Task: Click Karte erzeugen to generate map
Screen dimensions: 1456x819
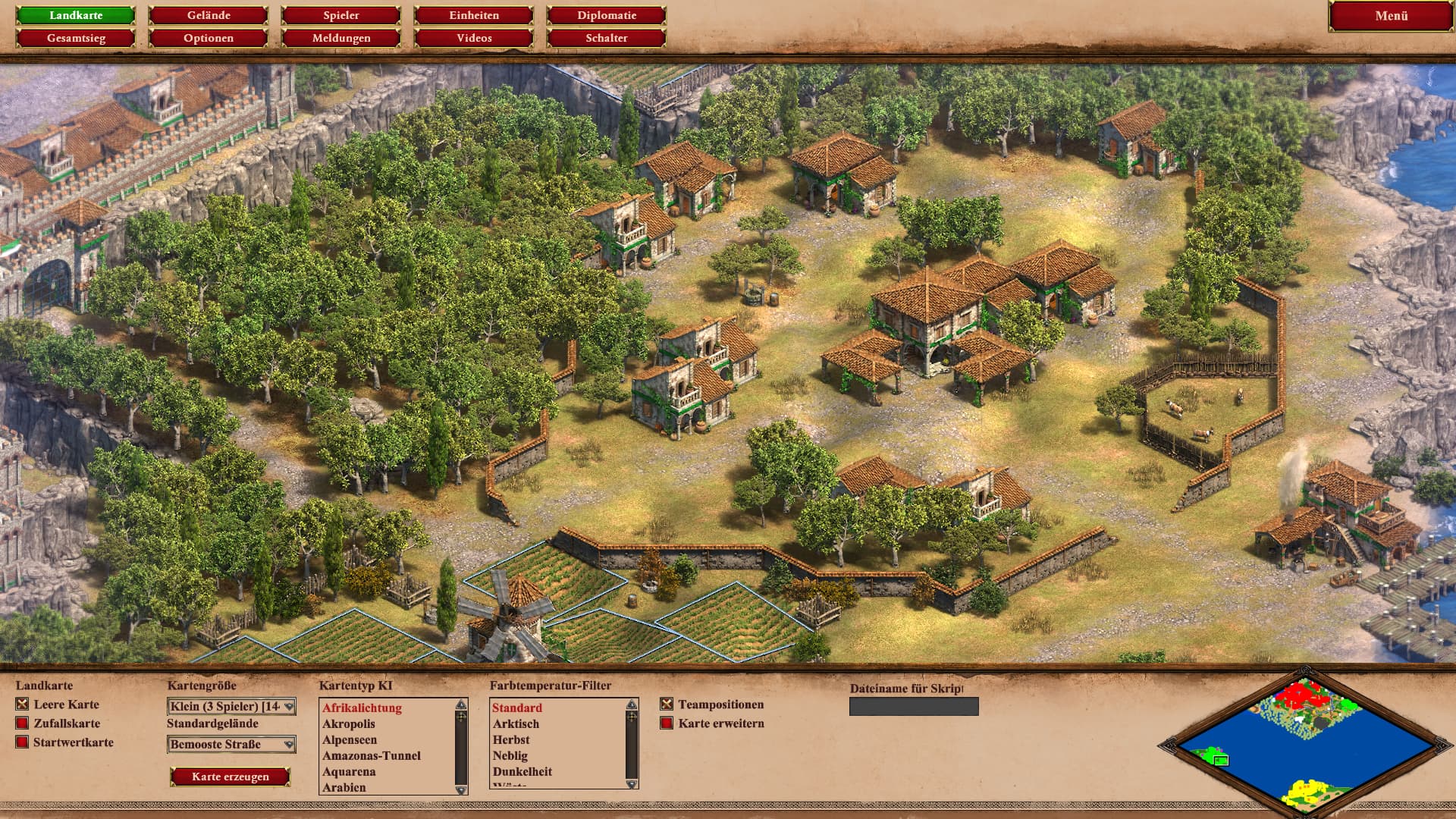Action: (x=231, y=777)
